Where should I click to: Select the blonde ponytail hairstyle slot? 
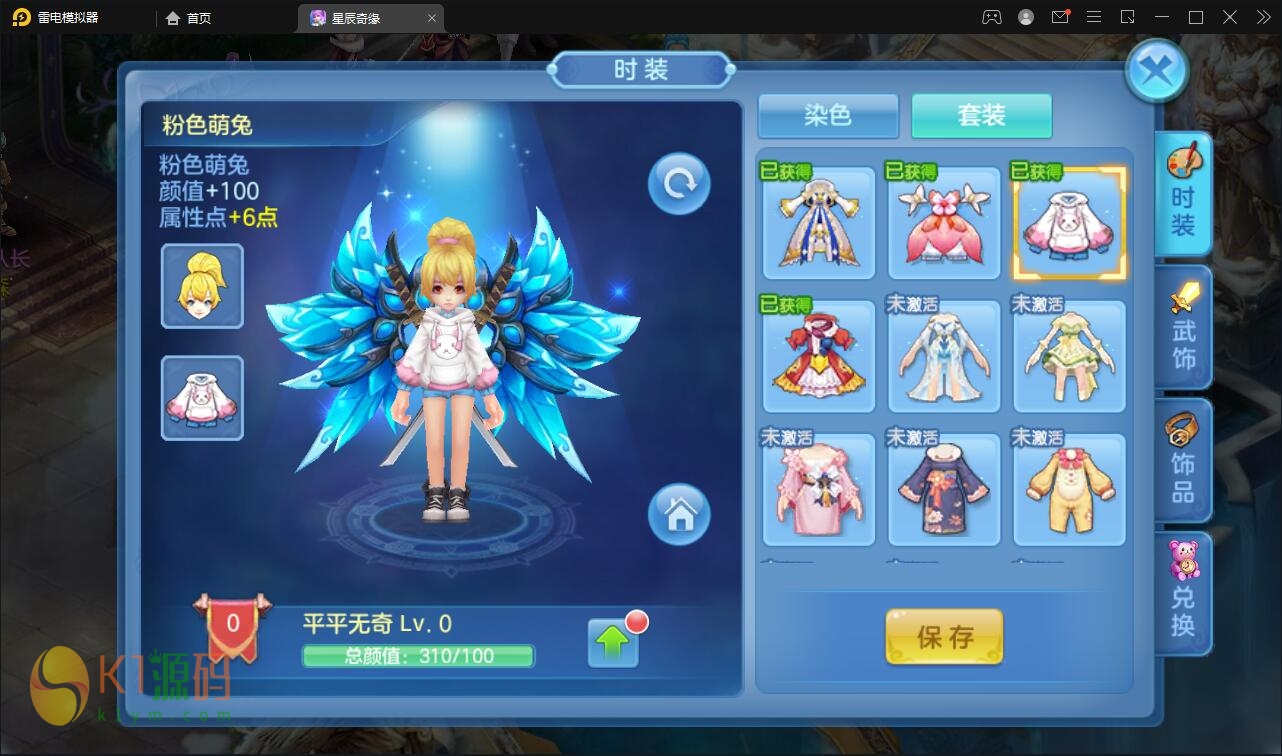tap(202, 286)
